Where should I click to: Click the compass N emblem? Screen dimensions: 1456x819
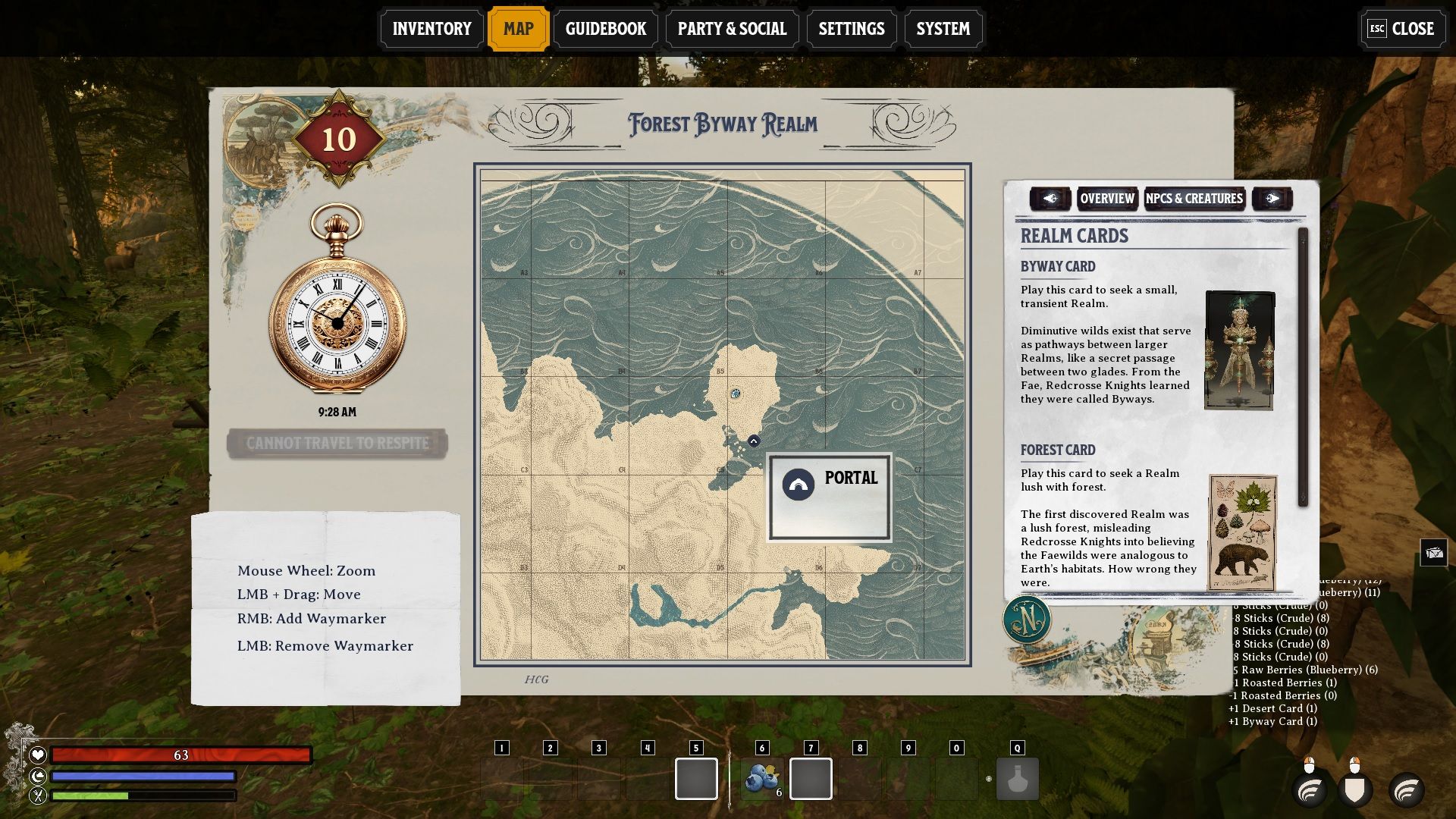[1027, 620]
